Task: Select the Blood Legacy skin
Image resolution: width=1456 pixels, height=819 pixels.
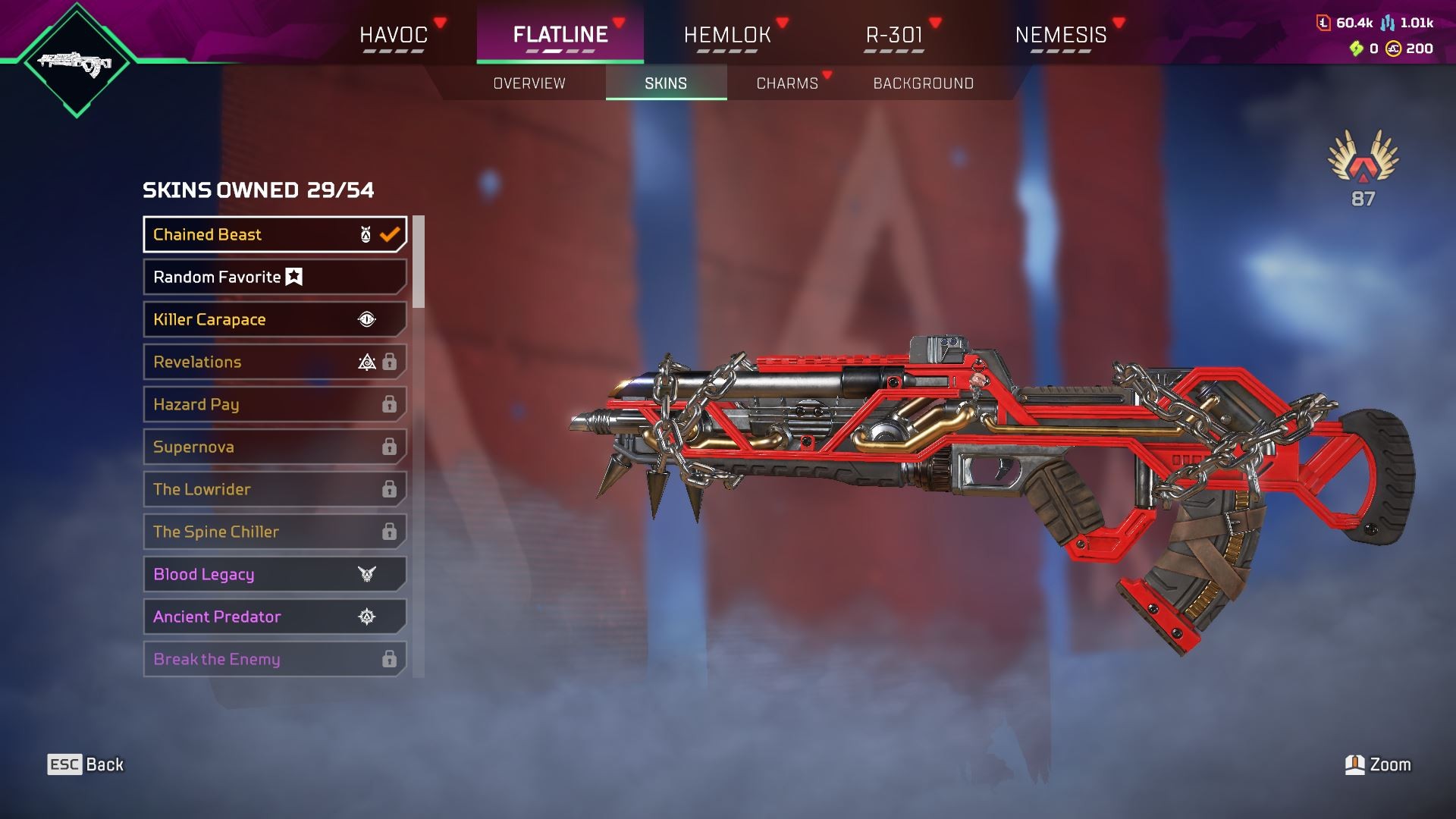Action: click(275, 574)
